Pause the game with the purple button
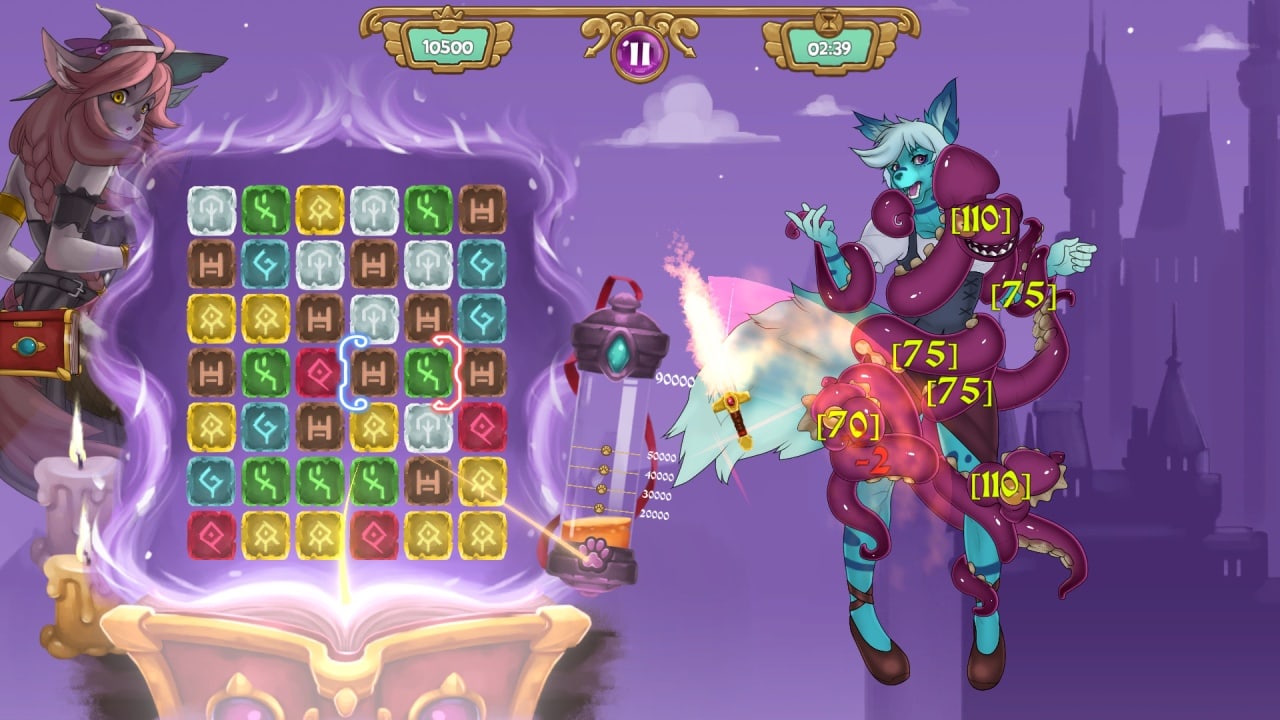Viewport: 1280px width, 720px height. (x=636, y=54)
